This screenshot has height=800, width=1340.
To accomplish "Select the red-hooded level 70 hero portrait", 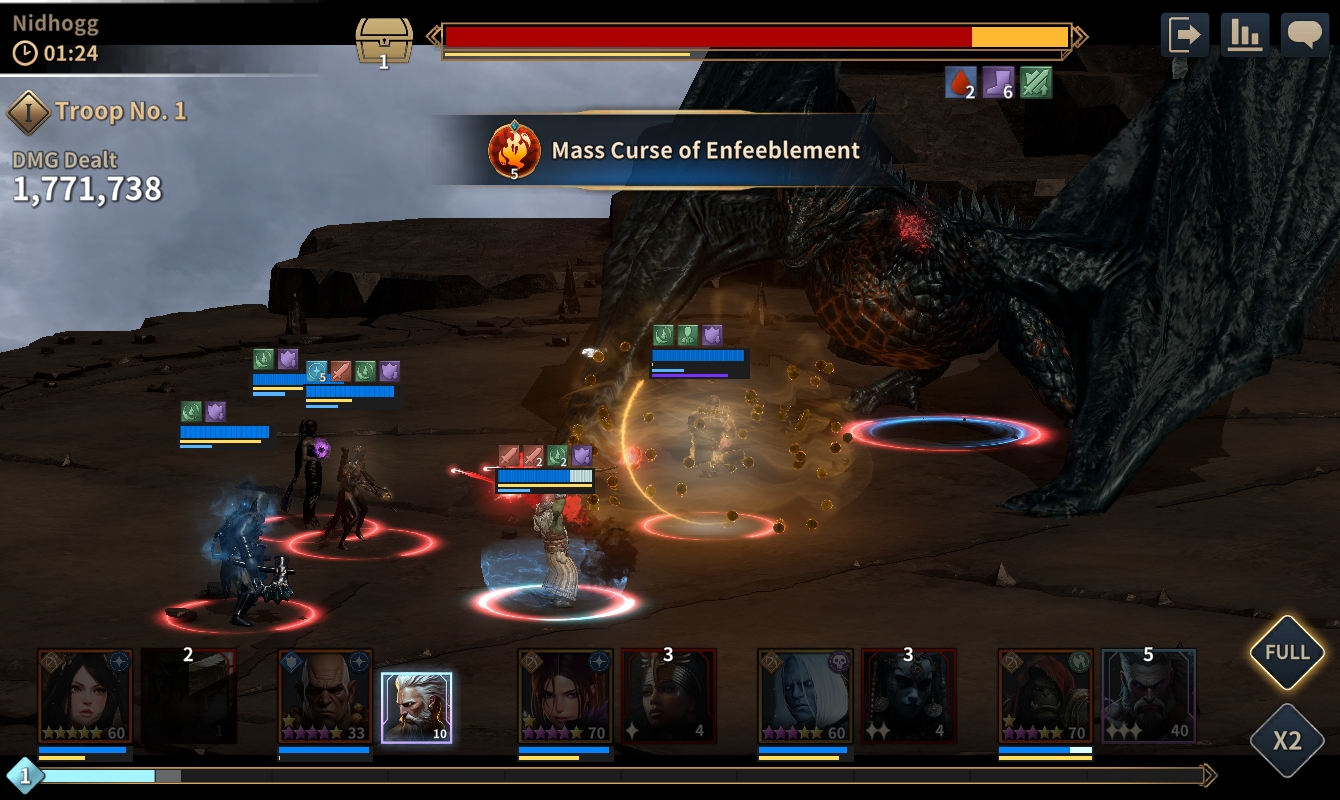I will [x=1045, y=696].
